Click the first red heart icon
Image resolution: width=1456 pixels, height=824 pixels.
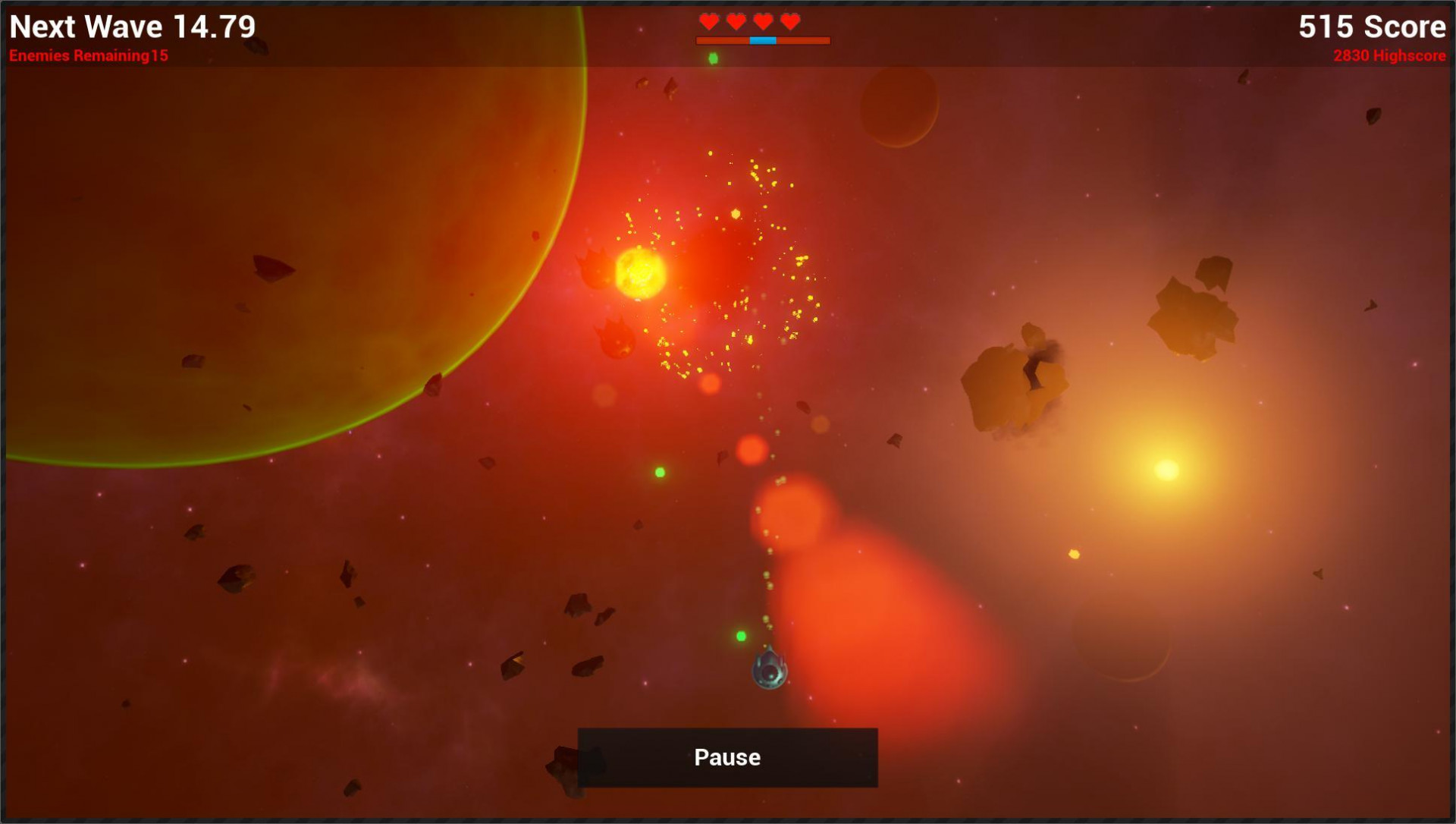click(709, 21)
